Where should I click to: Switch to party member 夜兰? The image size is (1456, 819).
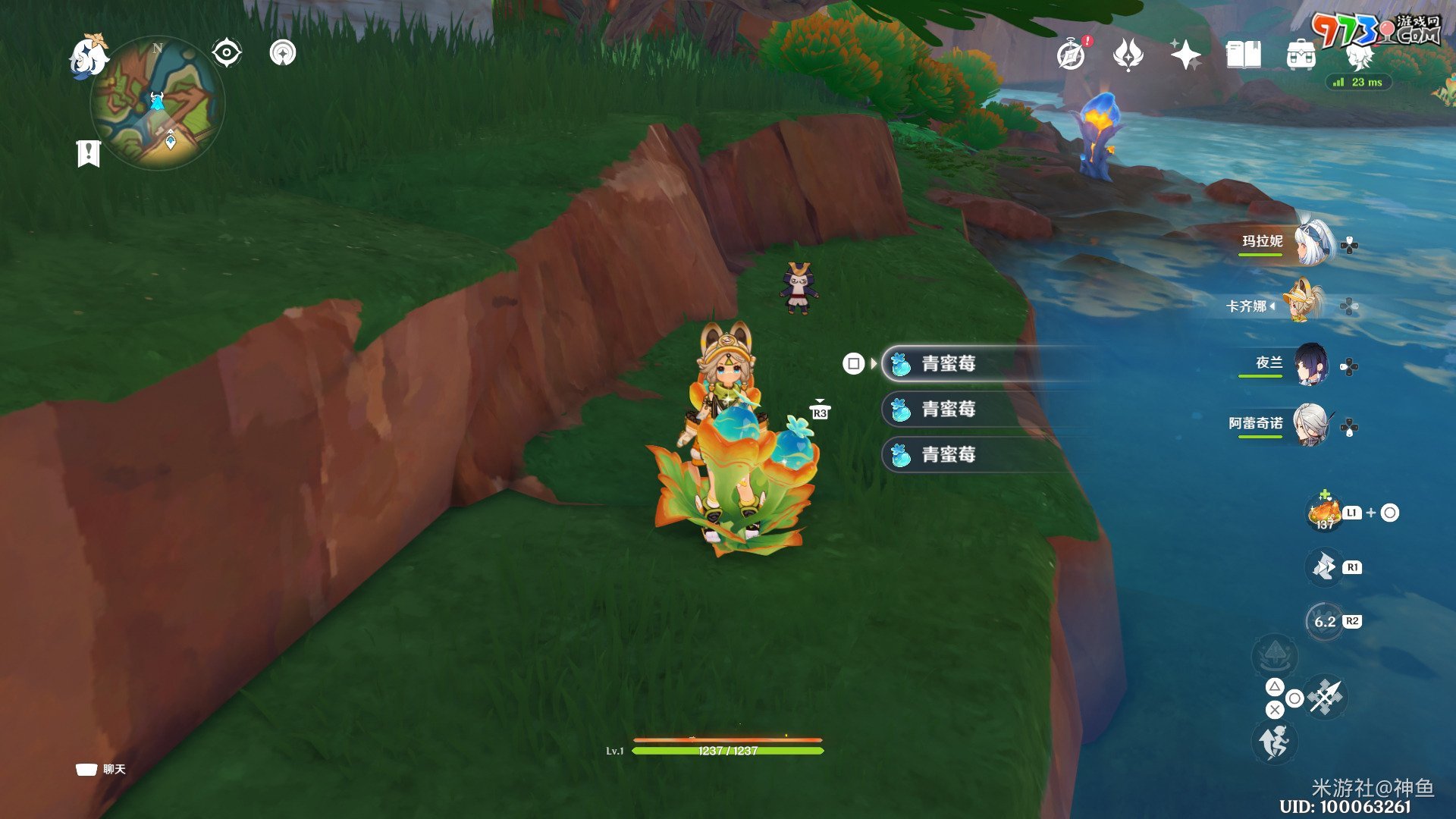[1310, 366]
